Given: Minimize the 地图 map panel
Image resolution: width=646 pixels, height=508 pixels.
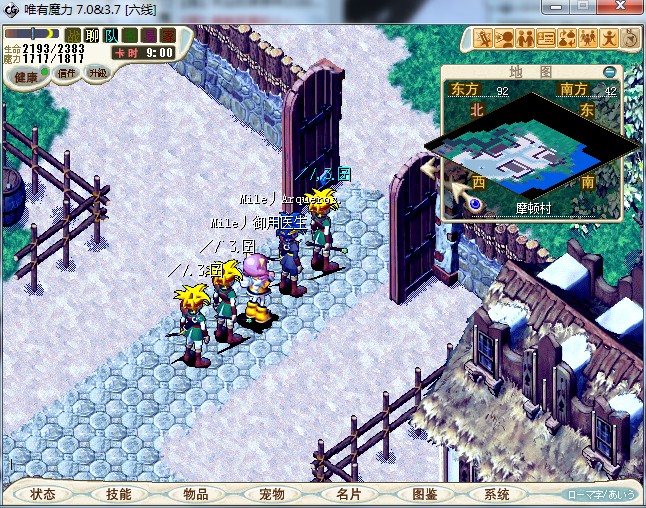Looking at the screenshot, I should coord(610,72).
